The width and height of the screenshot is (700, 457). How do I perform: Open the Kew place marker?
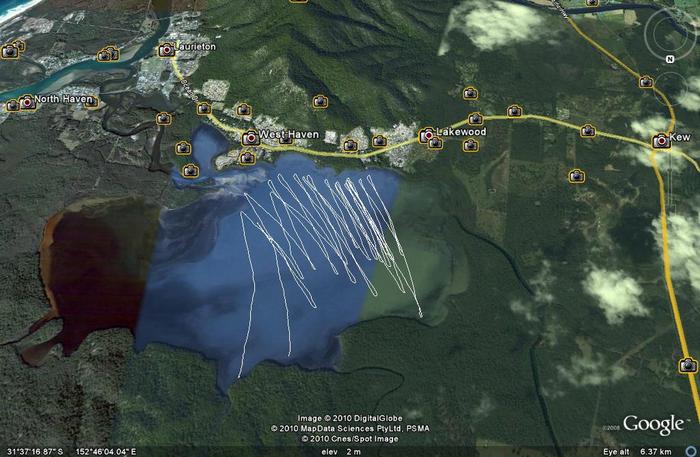[x=660, y=141]
